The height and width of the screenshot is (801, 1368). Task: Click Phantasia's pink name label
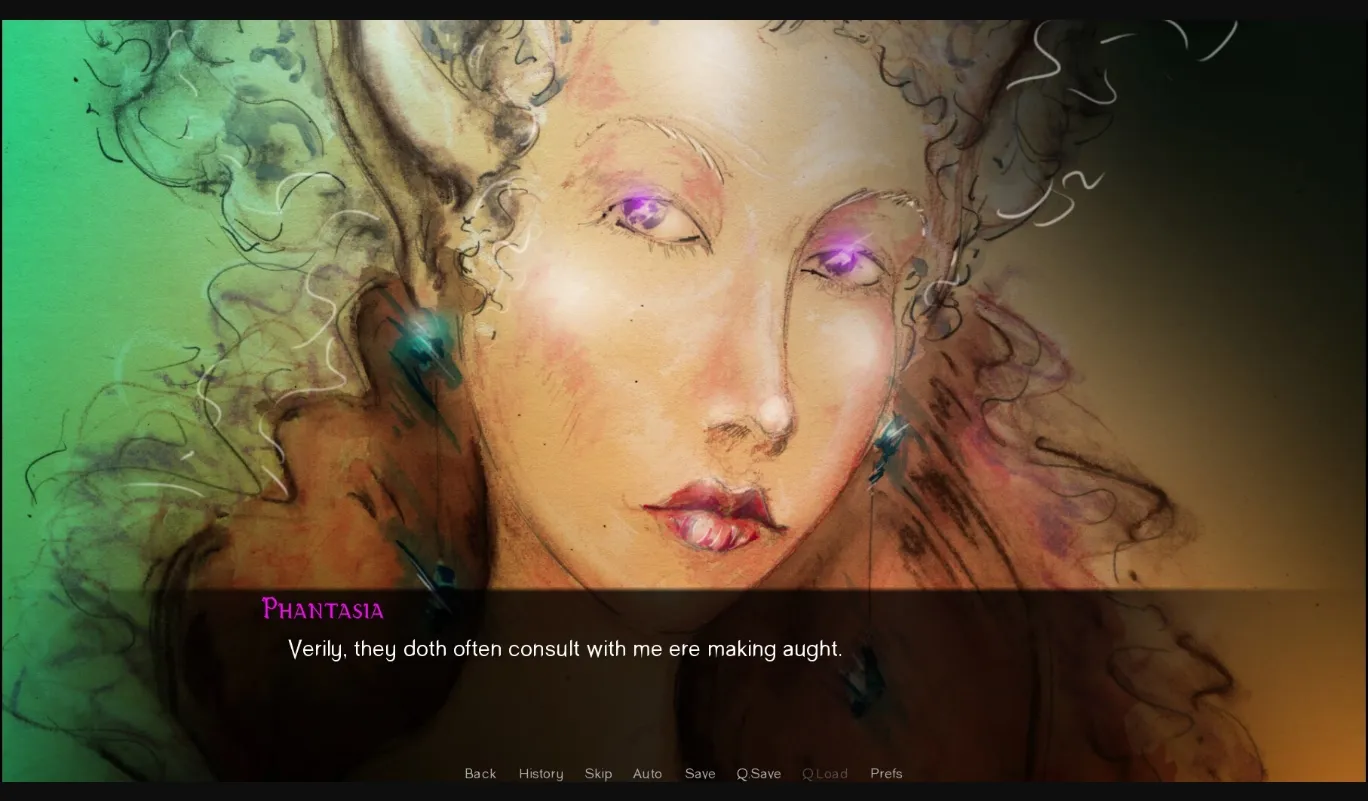322,610
